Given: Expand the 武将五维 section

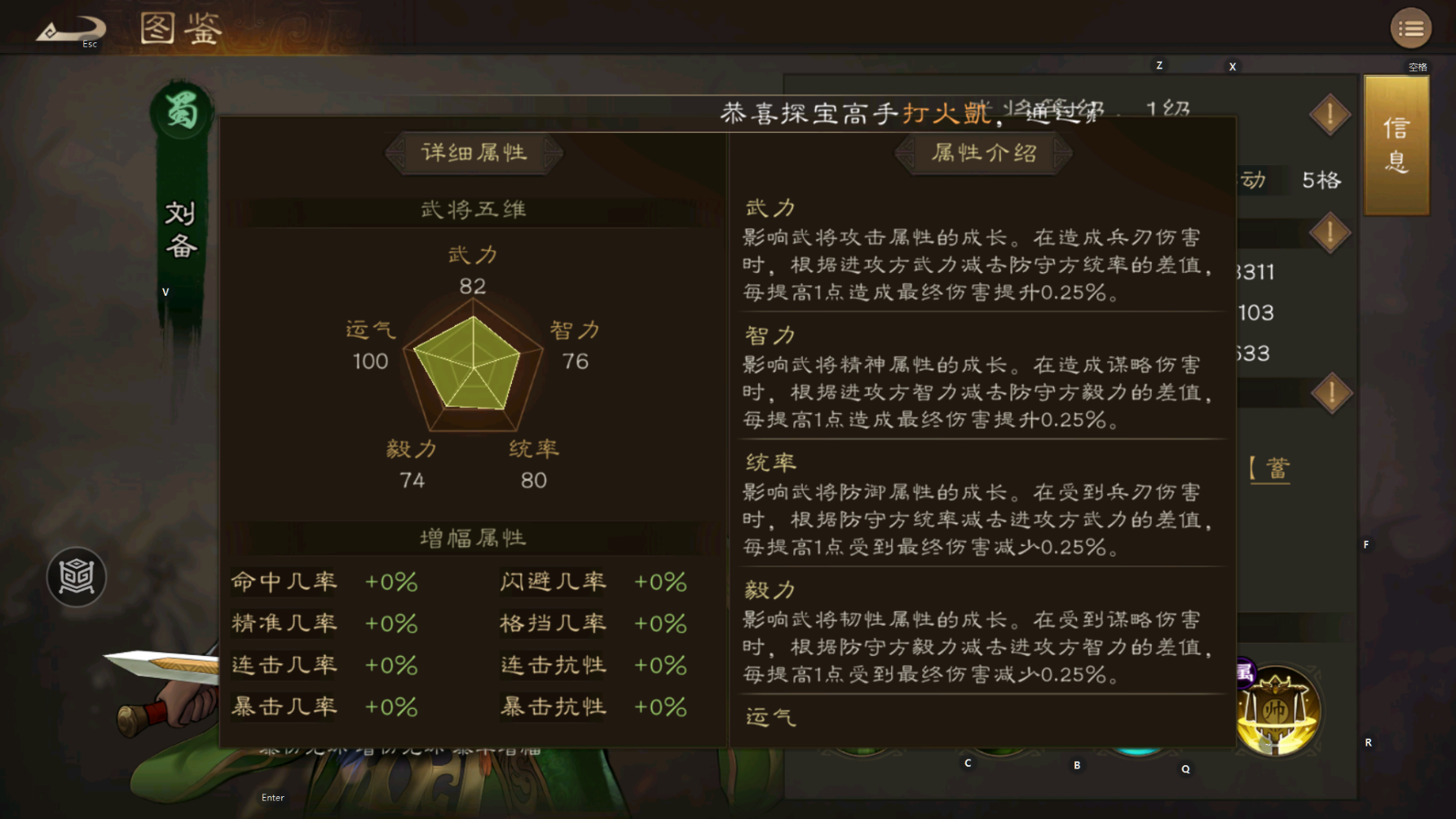Looking at the screenshot, I should tap(474, 208).
